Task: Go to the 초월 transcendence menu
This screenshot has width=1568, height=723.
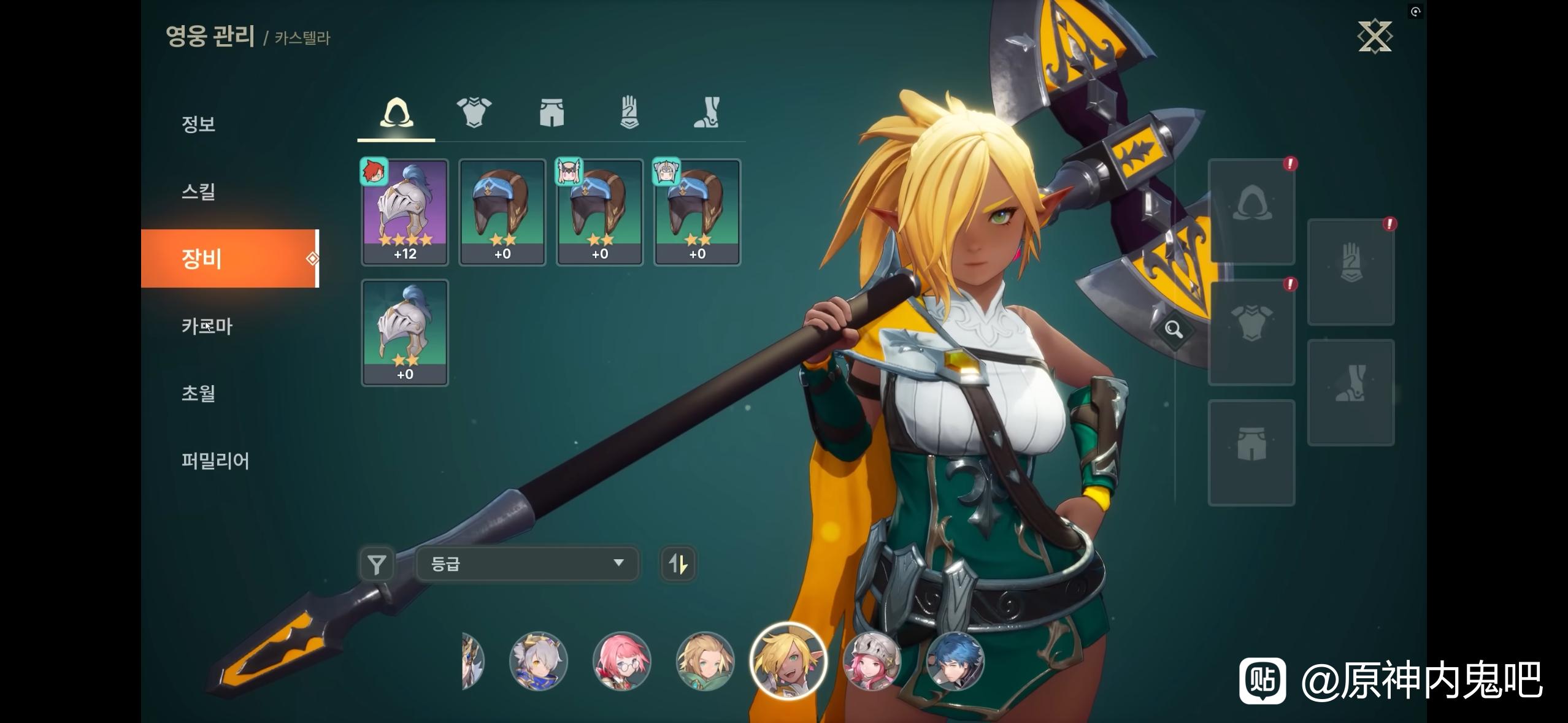Action: (x=198, y=393)
